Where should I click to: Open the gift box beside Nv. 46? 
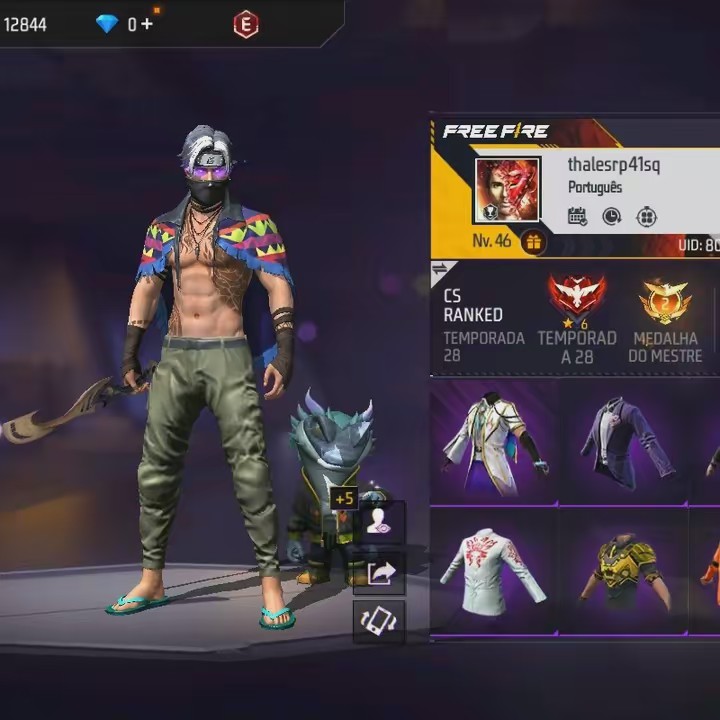coord(533,242)
